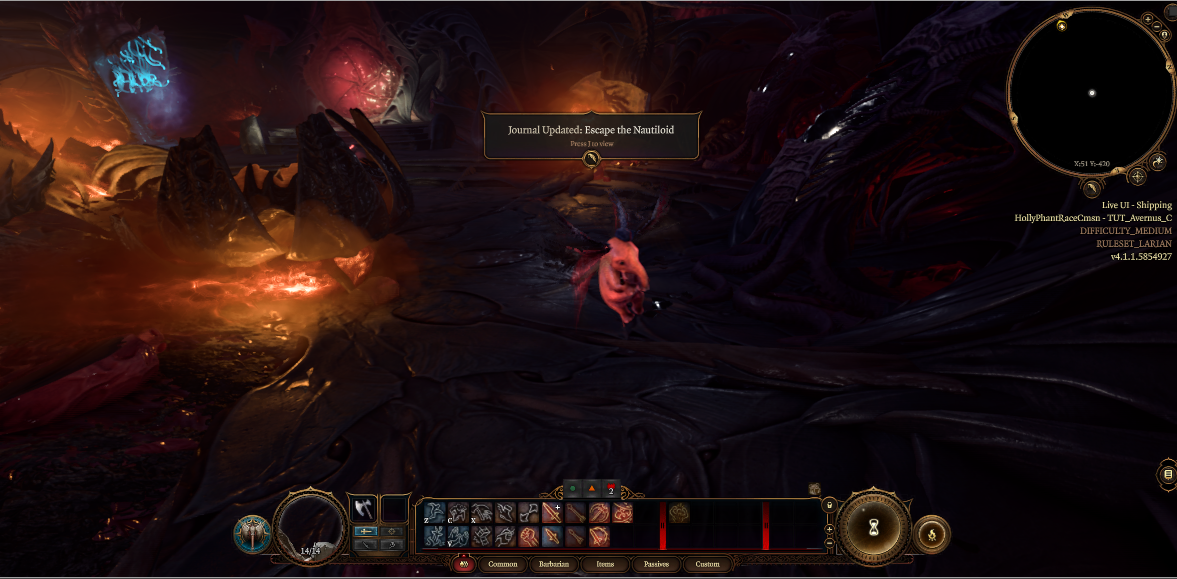
Task: Click the teal axe class emblem left of portrait
Action: click(x=252, y=534)
